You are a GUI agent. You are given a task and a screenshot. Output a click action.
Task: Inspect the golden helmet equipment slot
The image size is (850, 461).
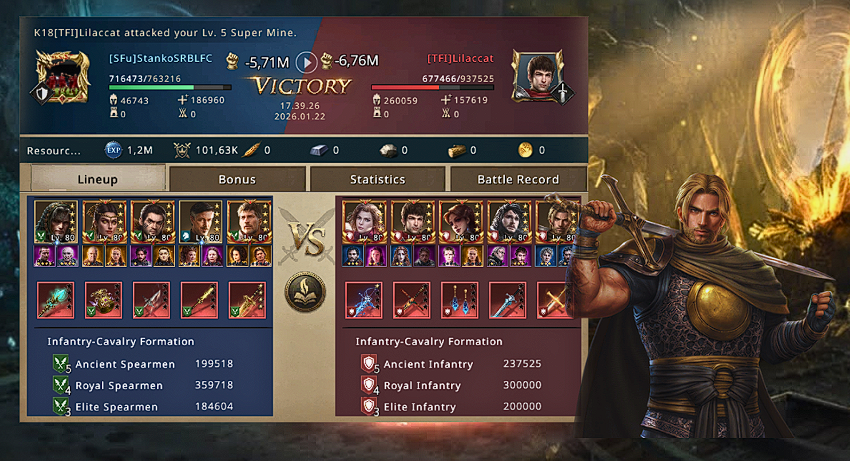click(x=103, y=300)
